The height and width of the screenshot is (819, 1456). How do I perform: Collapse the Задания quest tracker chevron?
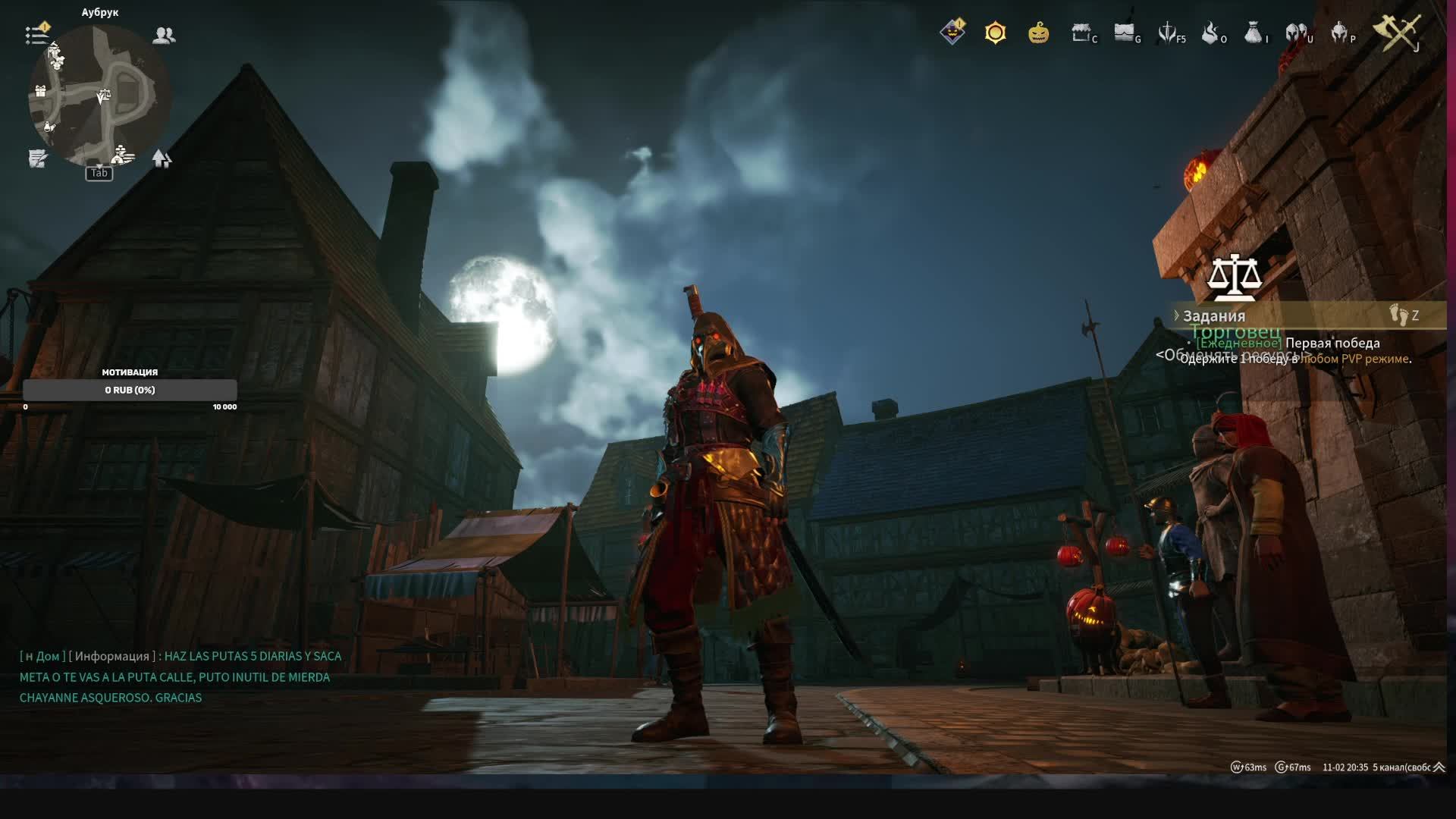pyautogui.click(x=1176, y=314)
